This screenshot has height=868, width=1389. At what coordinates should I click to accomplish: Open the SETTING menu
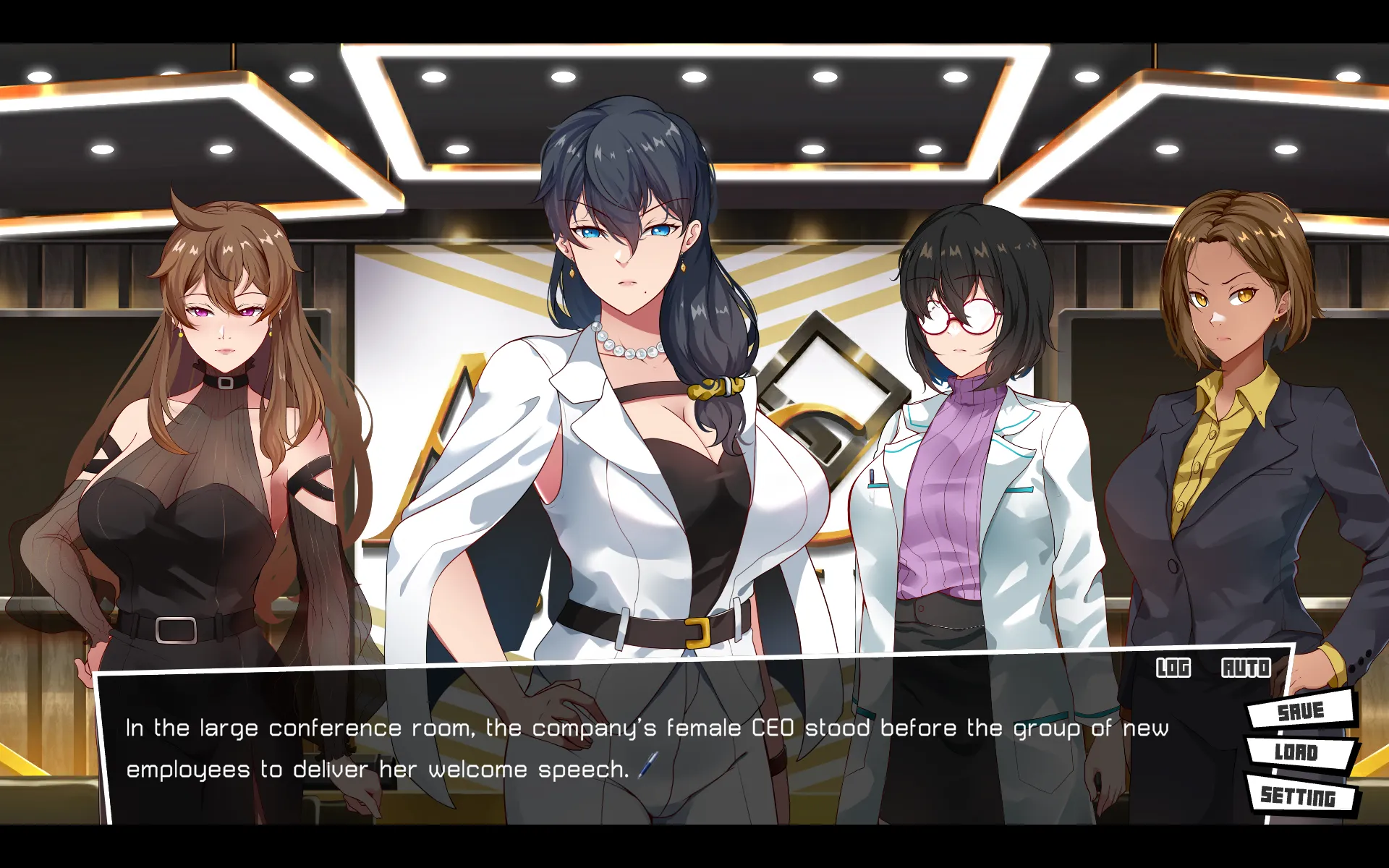pyautogui.click(x=1299, y=796)
